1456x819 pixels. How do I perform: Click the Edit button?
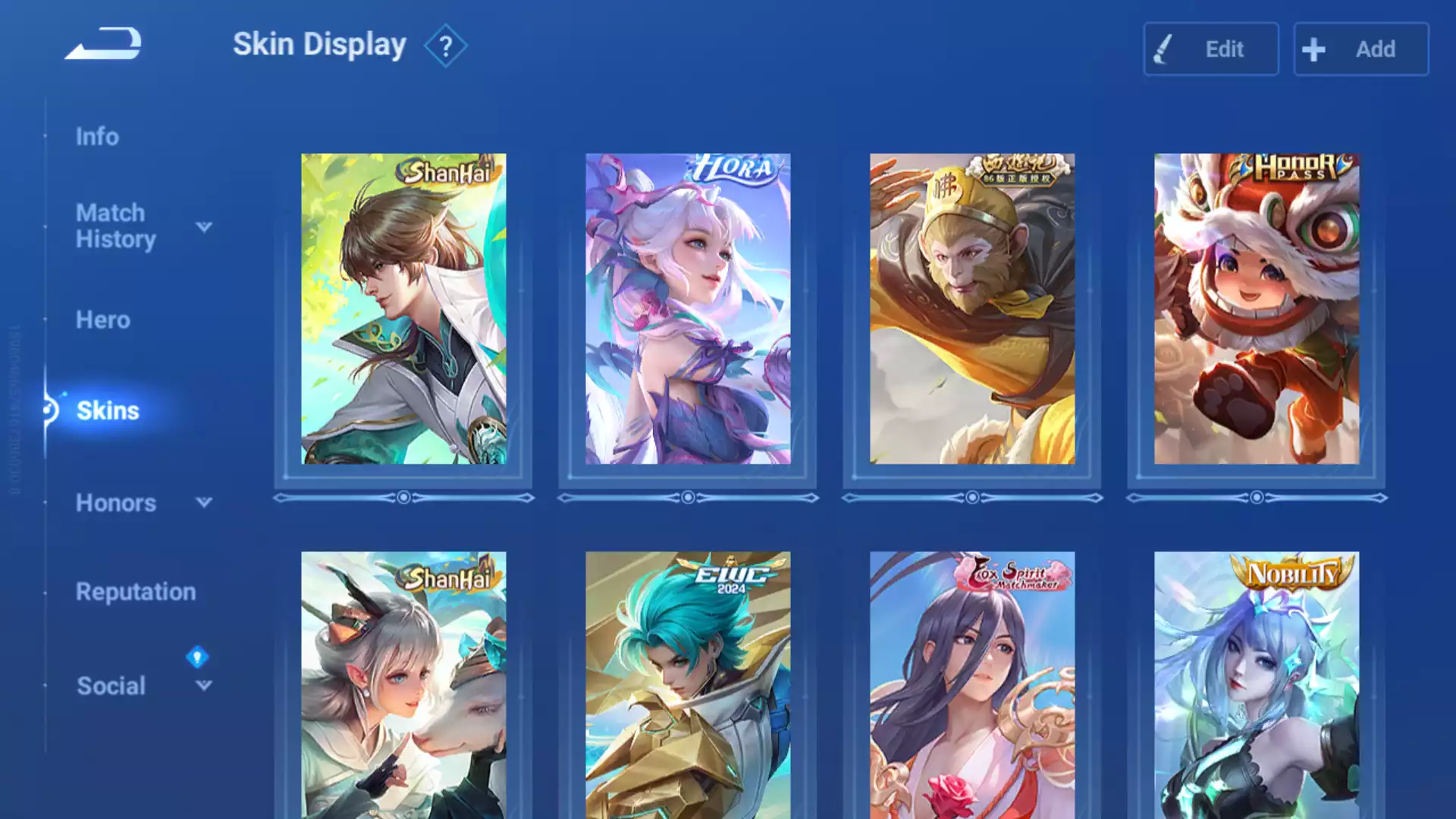point(1210,49)
